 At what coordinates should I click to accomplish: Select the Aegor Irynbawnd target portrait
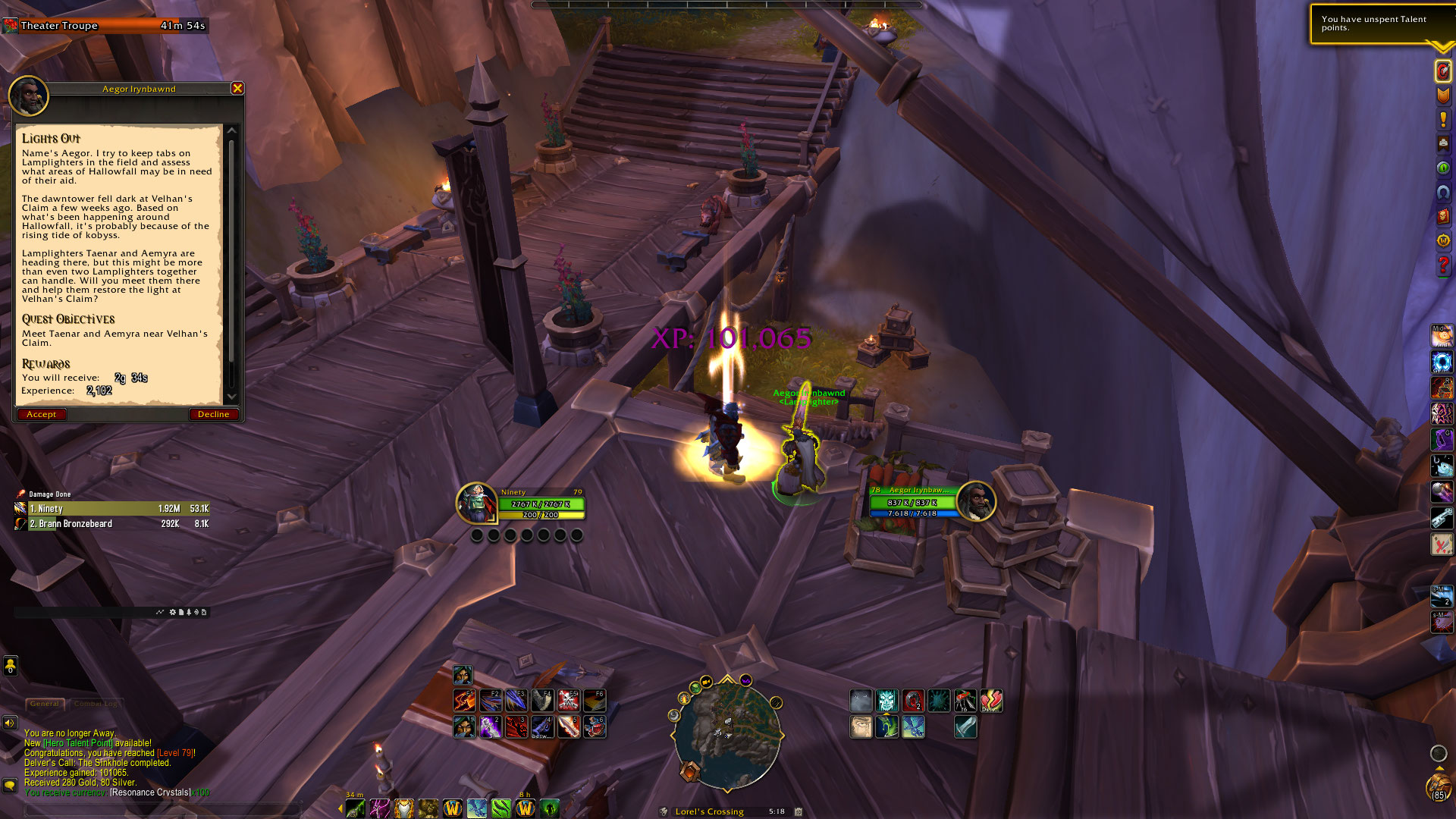976,501
